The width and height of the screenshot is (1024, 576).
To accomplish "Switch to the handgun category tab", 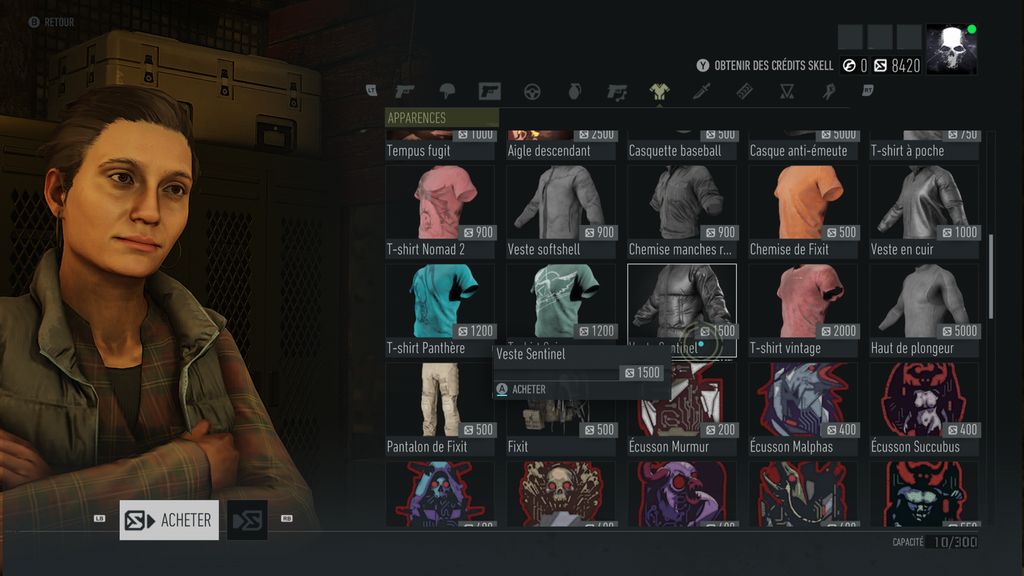I will point(404,91).
